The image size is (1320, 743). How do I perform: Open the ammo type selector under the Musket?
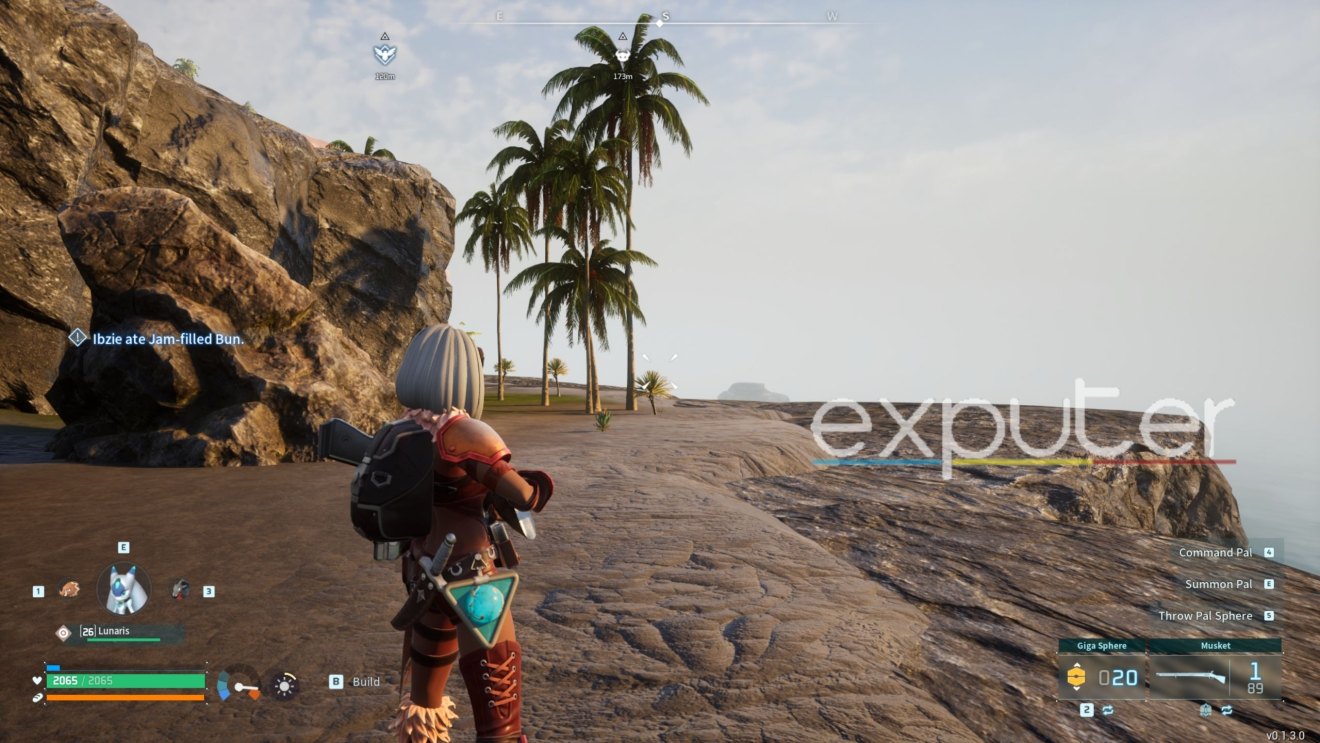[1204, 709]
